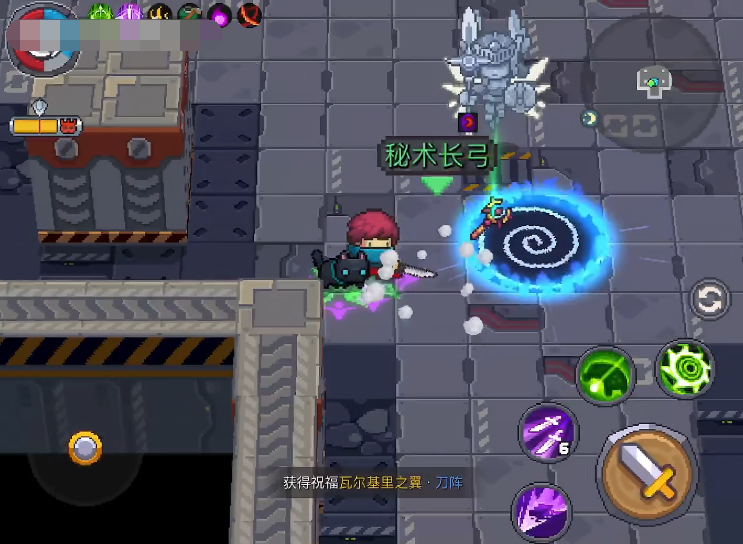Viewport: 743px width, 544px height.
Task: Select the green bow buff icon
Action: coord(101,14)
